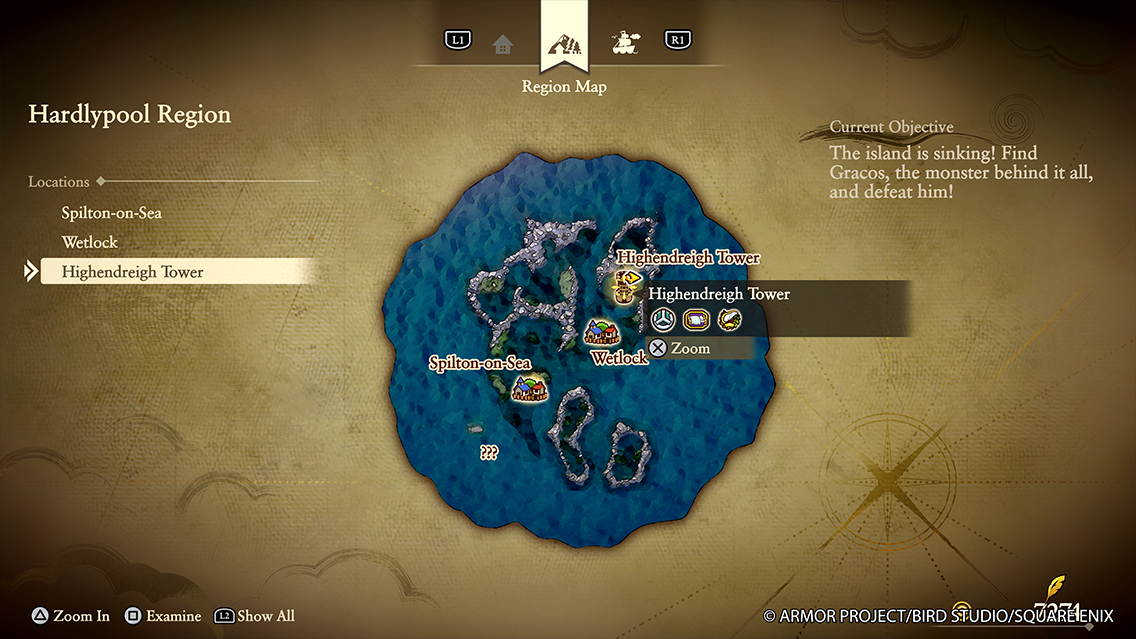Select Spilton-on-Sea in the Locations list
The width and height of the screenshot is (1136, 639).
111,213
